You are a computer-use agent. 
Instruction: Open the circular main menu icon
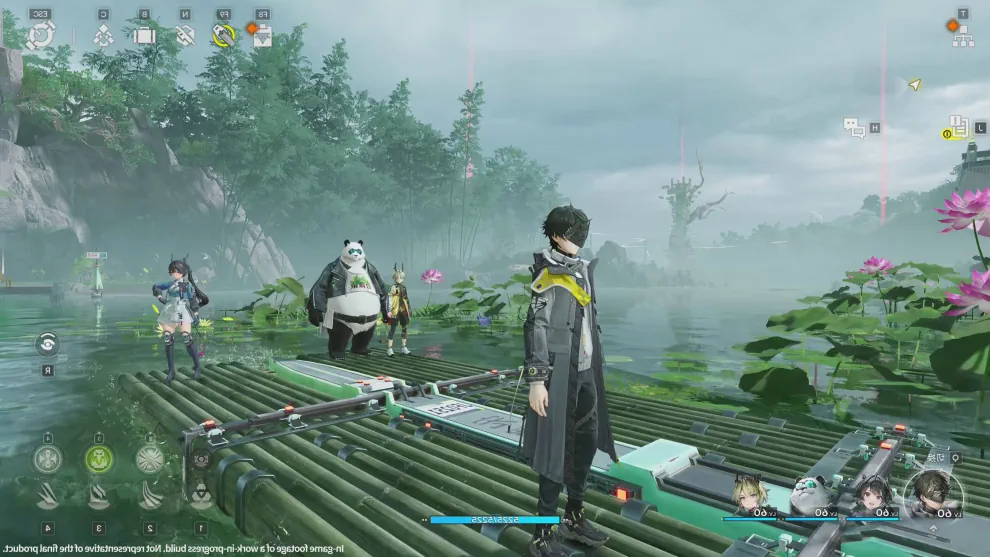(40, 36)
